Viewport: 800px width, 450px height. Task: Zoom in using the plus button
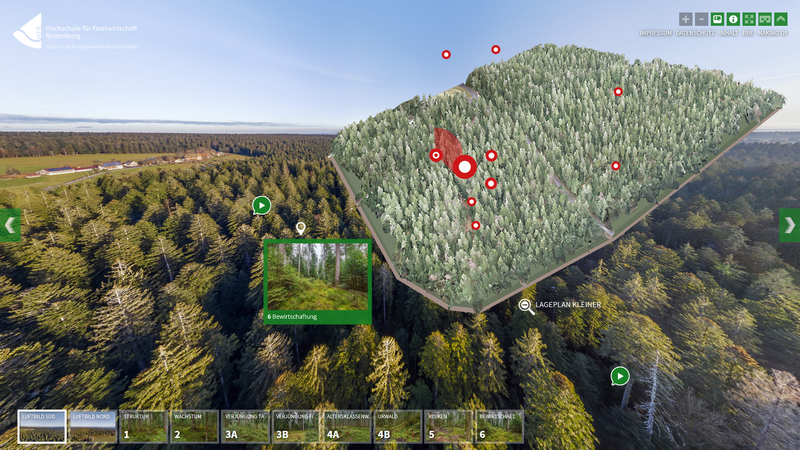coord(685,19)
